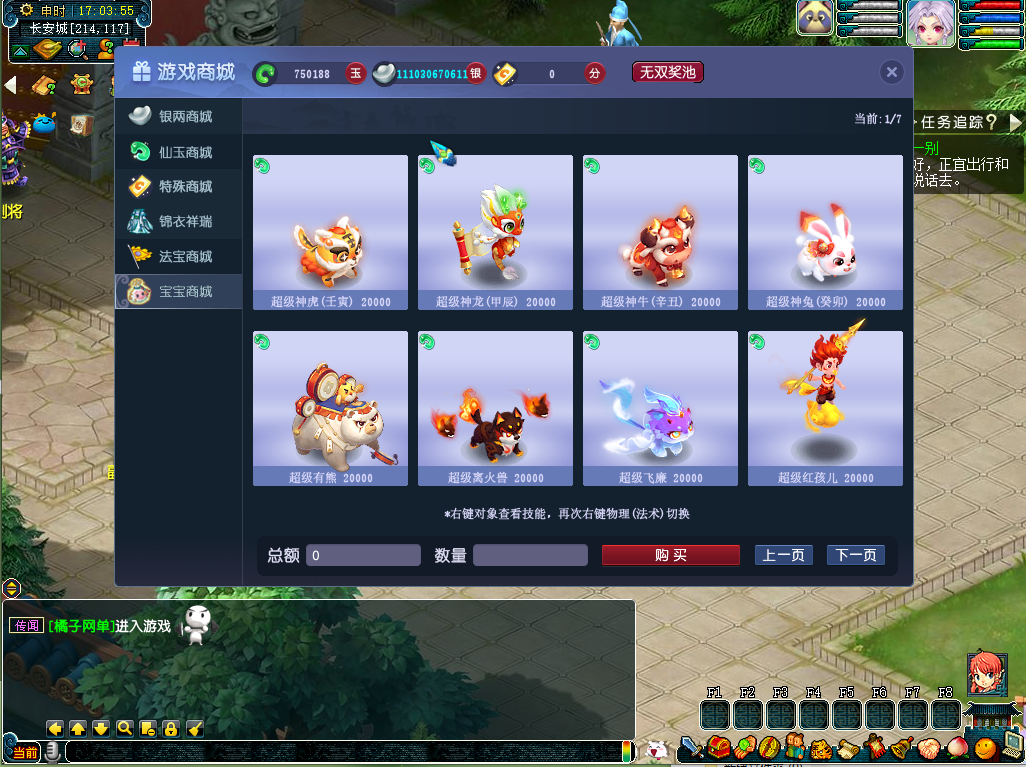This screenshot has width=1026, height=767.
Task: Select the 锦衣祥瑞 category
Action: (x=179, y=222)
